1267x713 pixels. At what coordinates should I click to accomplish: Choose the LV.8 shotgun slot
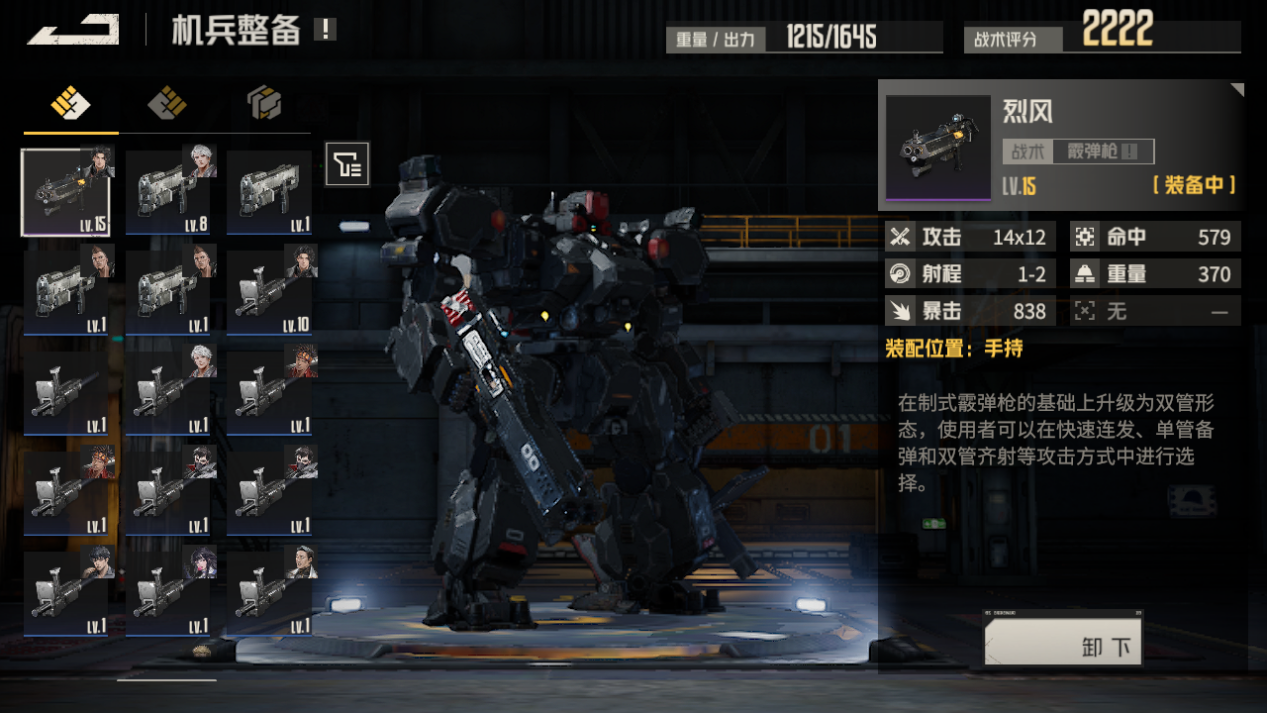click(x=169, y=192)
